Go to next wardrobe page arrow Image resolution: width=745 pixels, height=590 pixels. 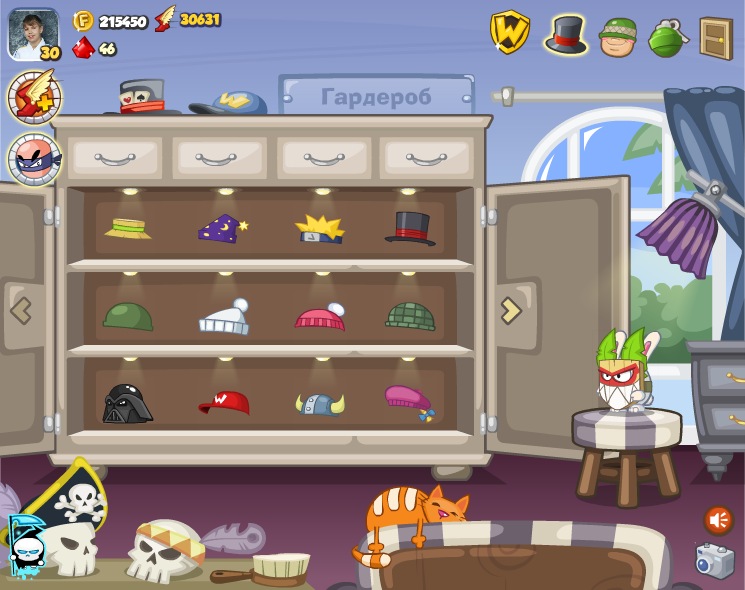point(511,310)
